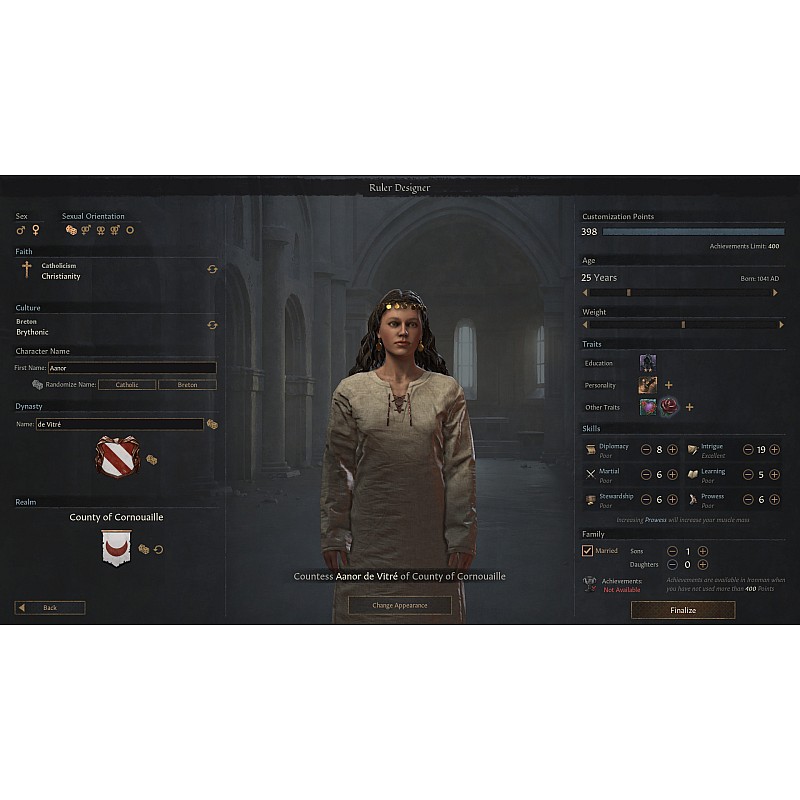Randomize name using Catholic names
Screen dimensions: 800x800
(127, 385)
